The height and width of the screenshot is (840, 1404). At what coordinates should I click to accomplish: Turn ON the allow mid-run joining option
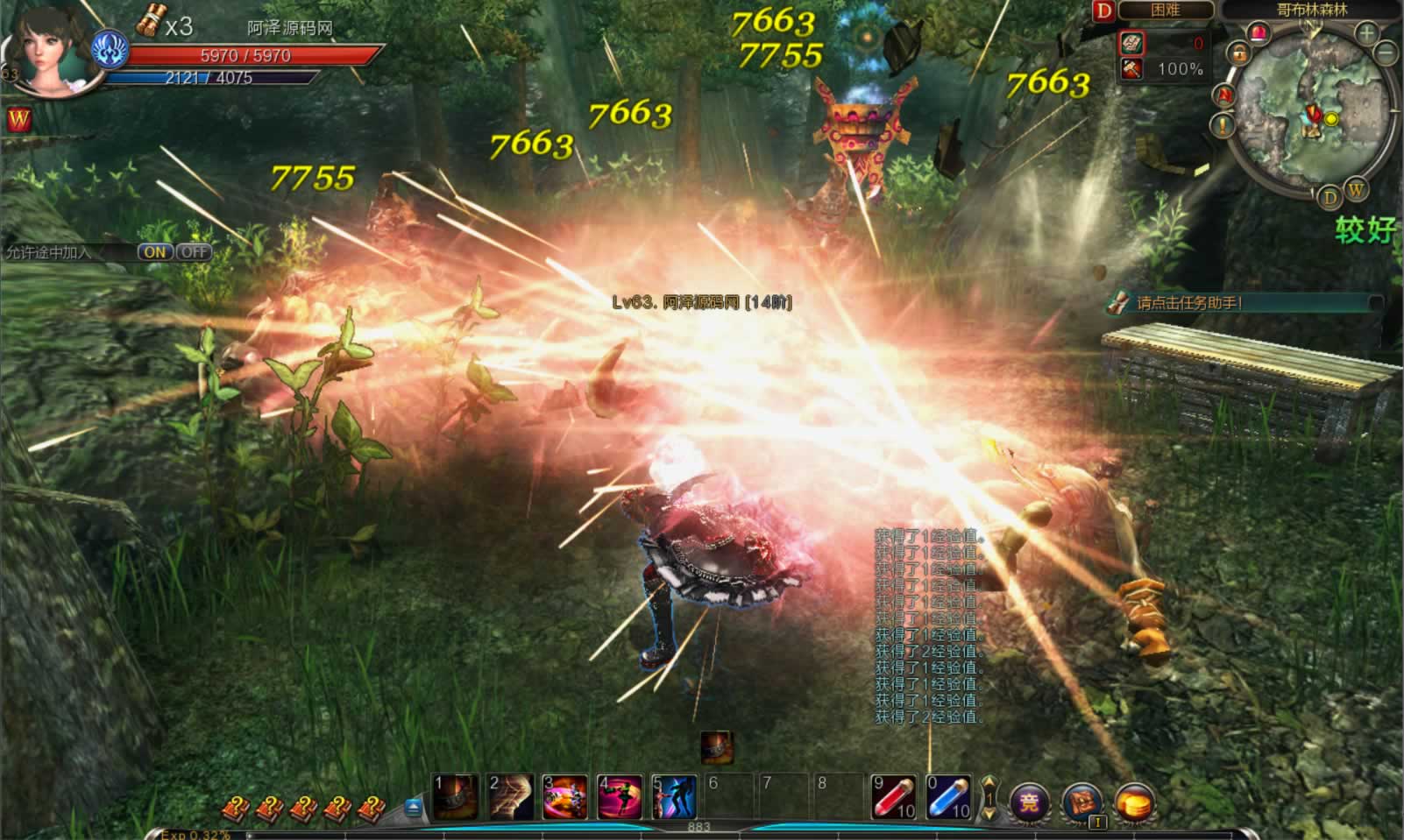(x=155, y=252)
